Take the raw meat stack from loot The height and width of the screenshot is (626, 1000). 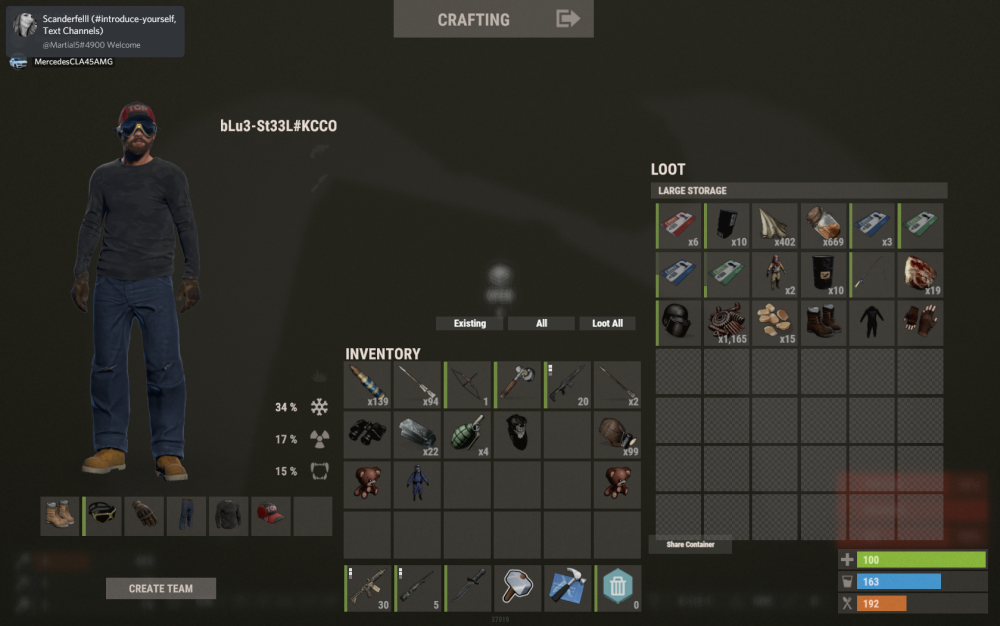tap(920, 274)
